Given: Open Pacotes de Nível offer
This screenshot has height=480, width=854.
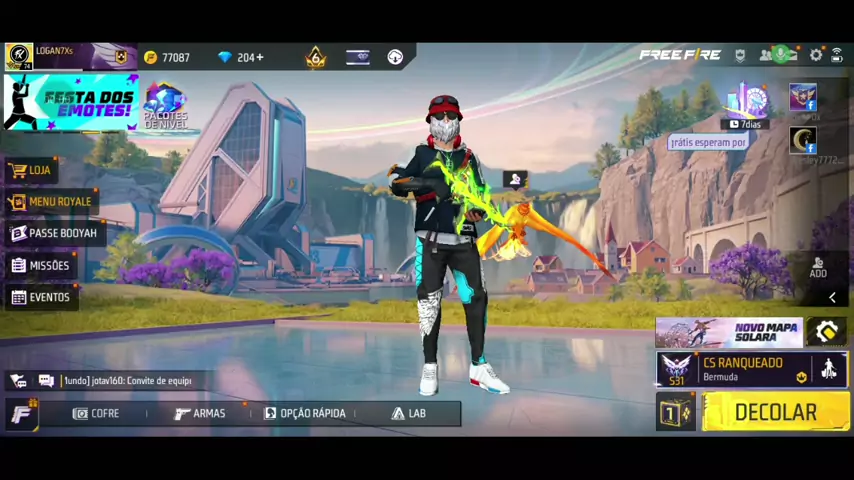Looking at the screenshot, I should point(165,105).
